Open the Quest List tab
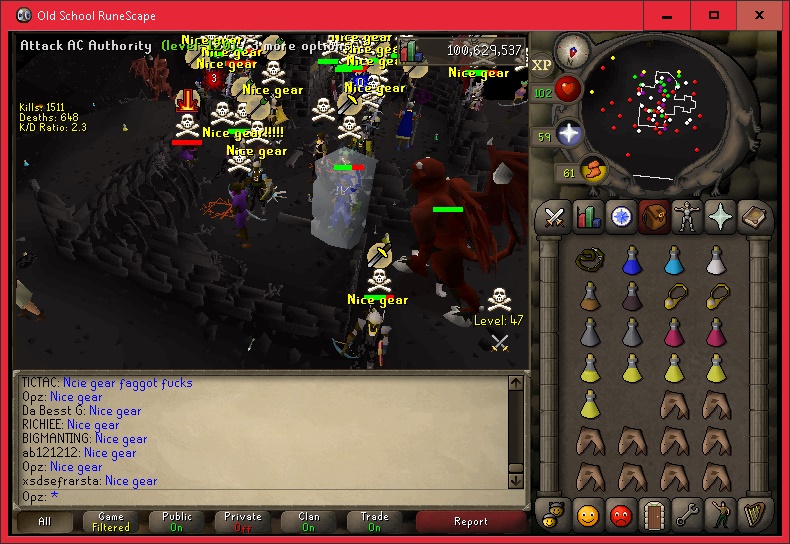Image resolution: width=790 pixels, height=544 pixels. (x=621, y=215)
